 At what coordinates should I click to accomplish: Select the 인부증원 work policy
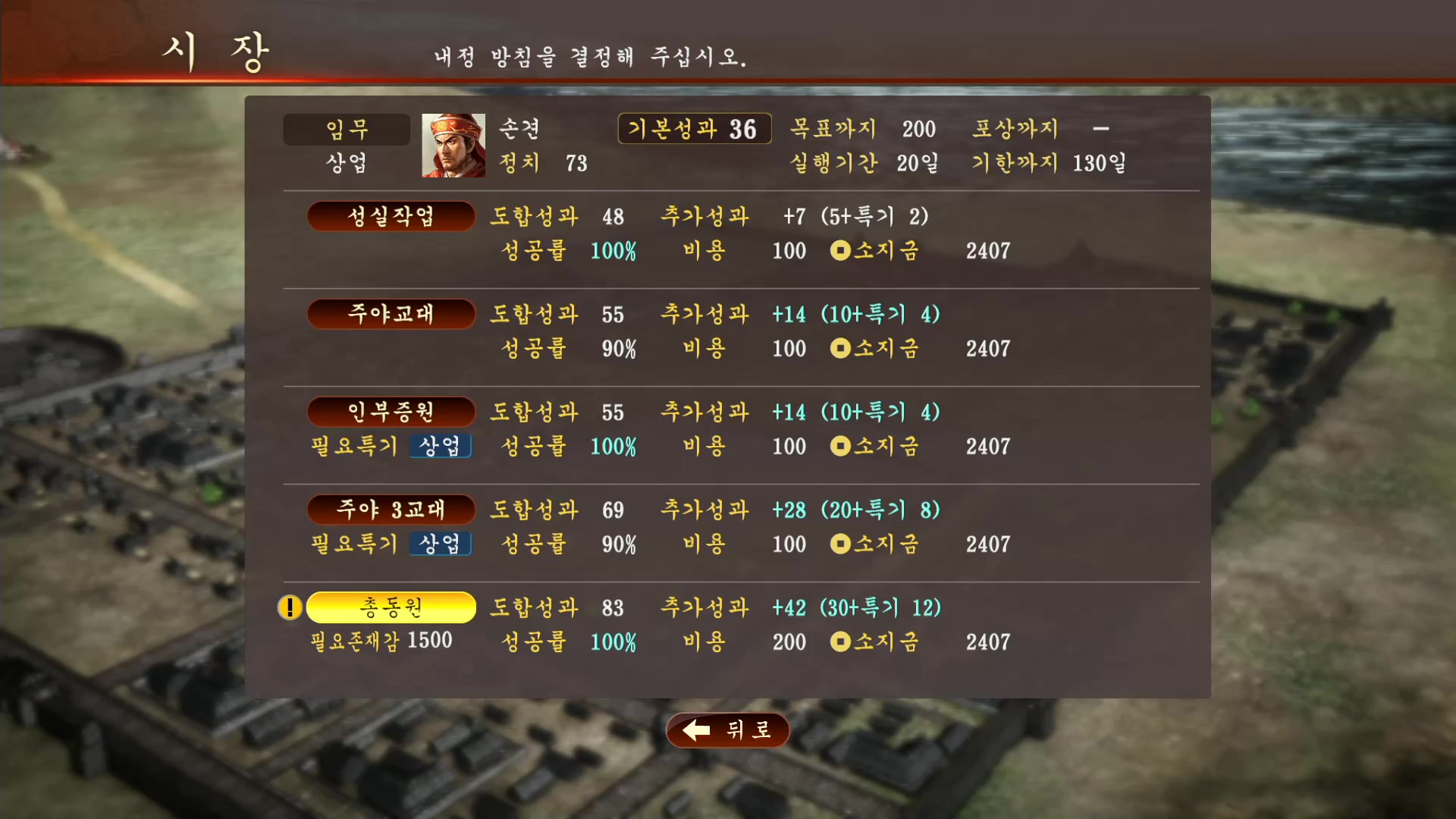(x=391, y=412)
